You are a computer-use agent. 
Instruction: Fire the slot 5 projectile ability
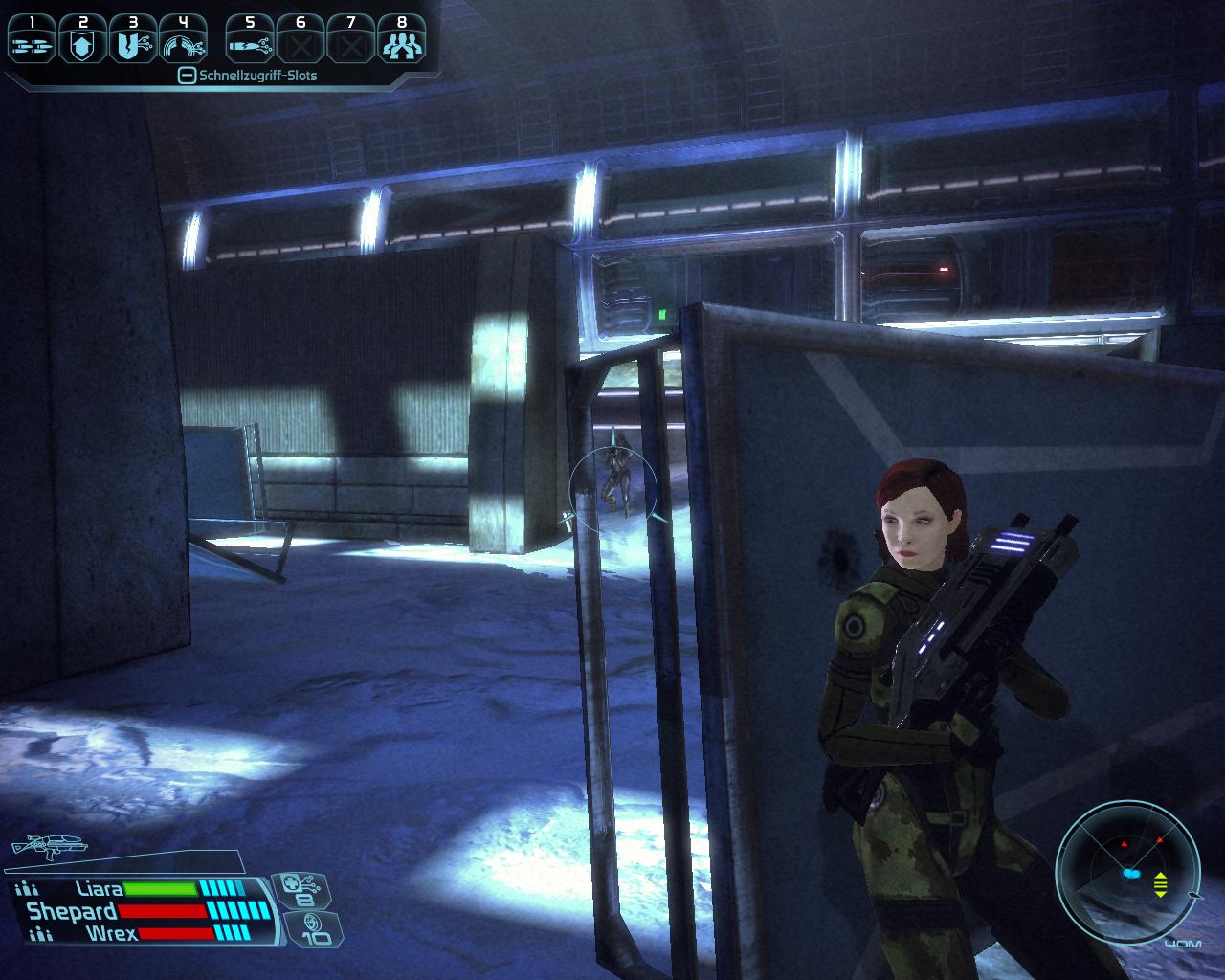tap(251, 43)
